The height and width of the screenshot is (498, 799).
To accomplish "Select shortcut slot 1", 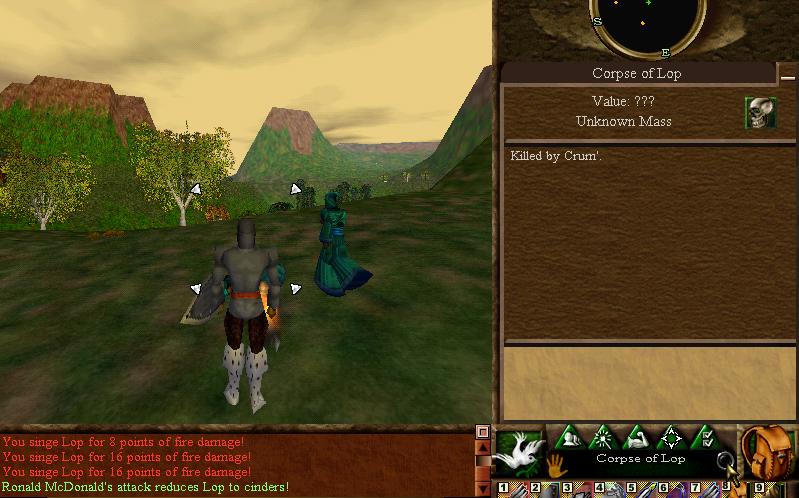I will point(503,489).
